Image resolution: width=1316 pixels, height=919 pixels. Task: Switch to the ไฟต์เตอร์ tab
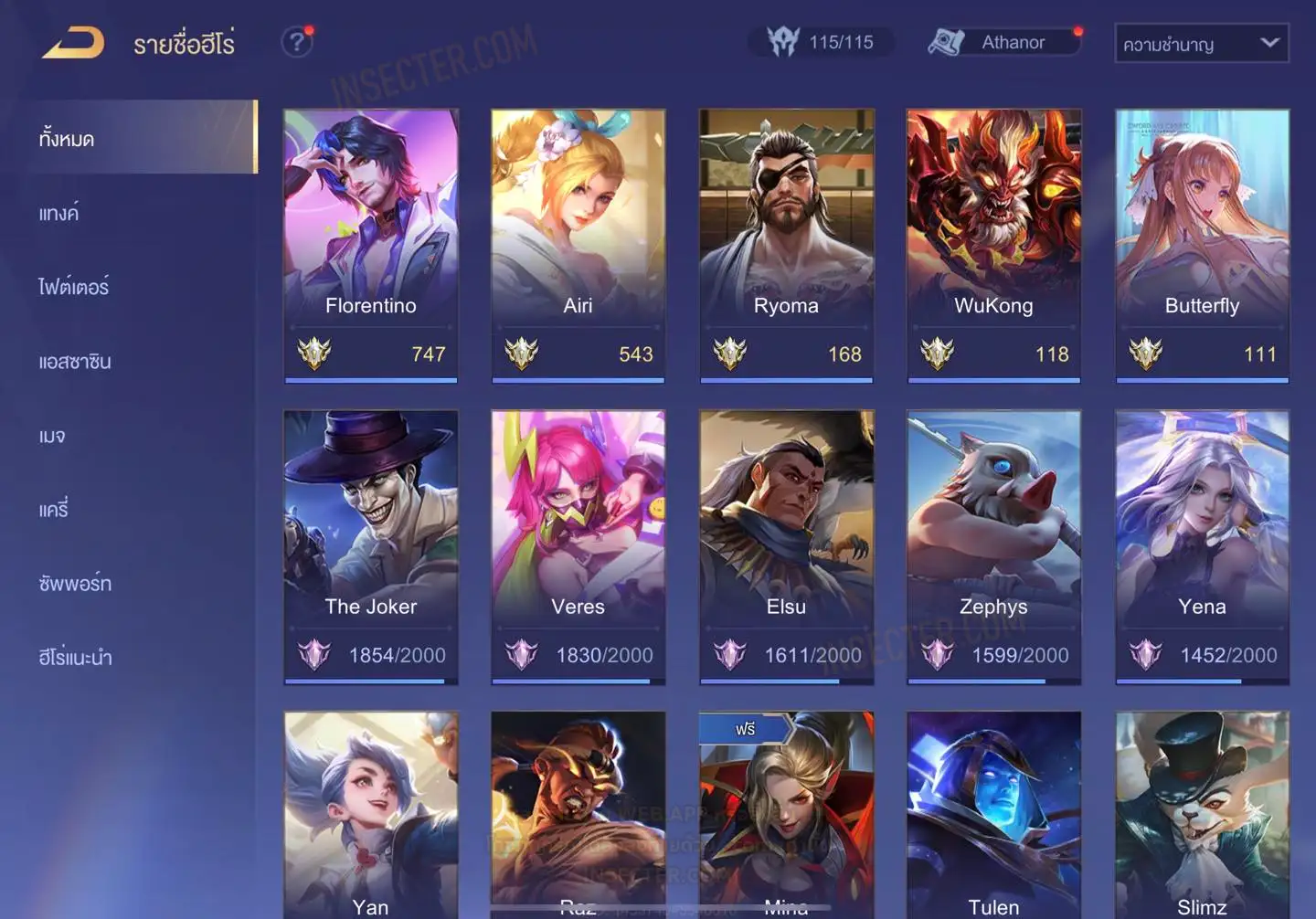click(74, 288)
